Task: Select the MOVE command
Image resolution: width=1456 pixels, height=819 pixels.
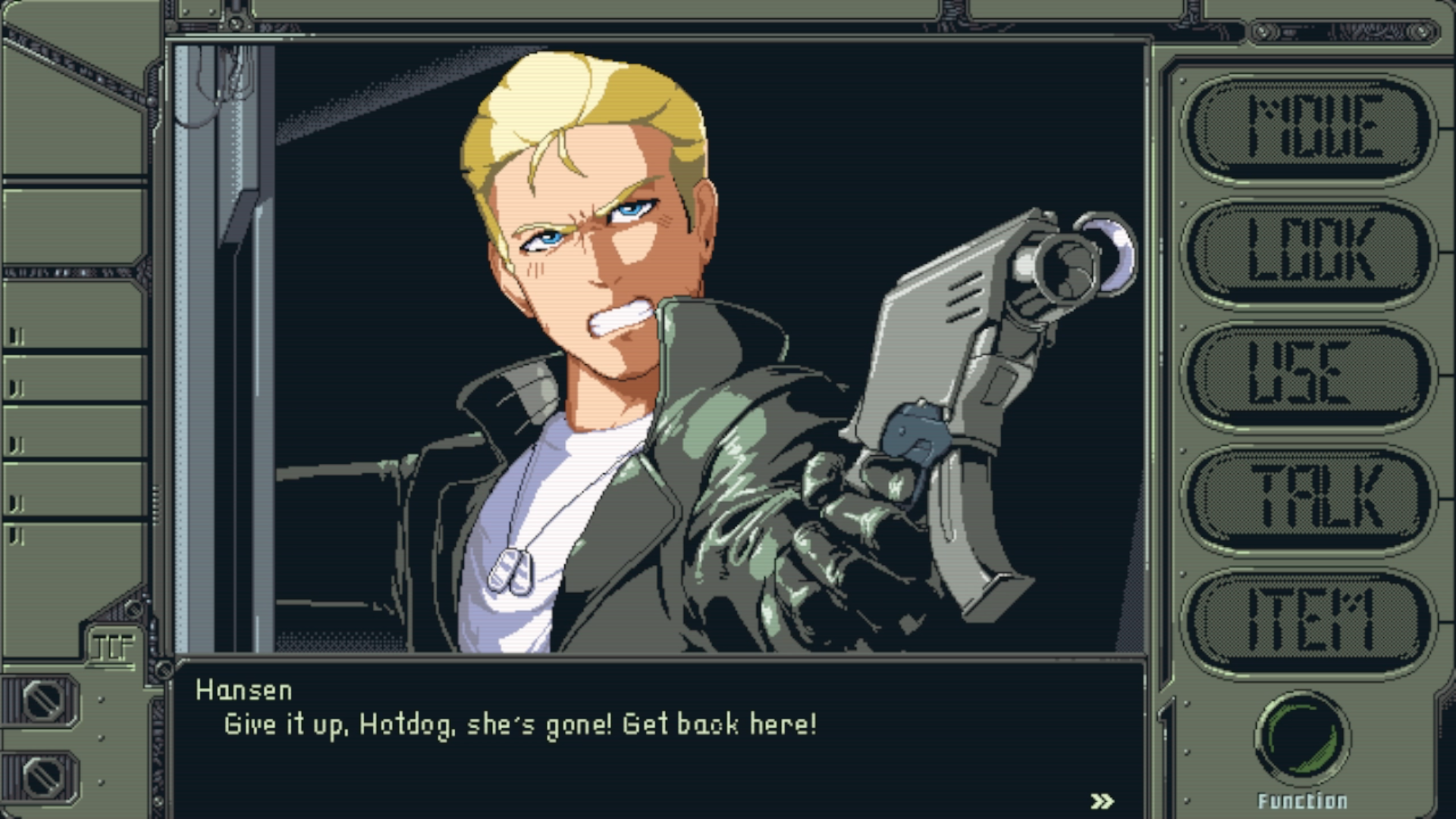Action: click(x=1309, y=127)
